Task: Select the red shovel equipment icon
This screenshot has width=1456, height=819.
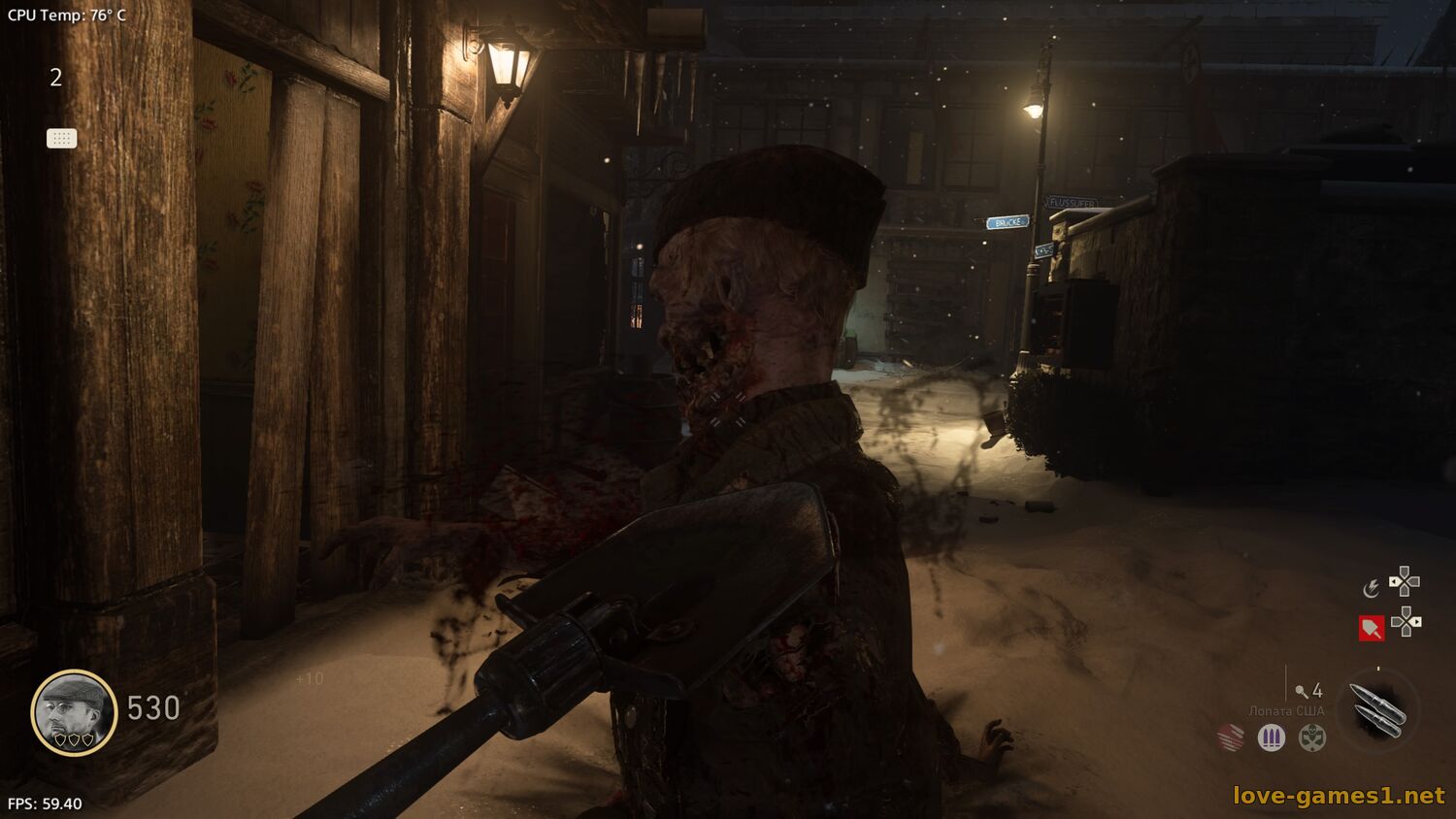Action: [x=1371, y=628]
